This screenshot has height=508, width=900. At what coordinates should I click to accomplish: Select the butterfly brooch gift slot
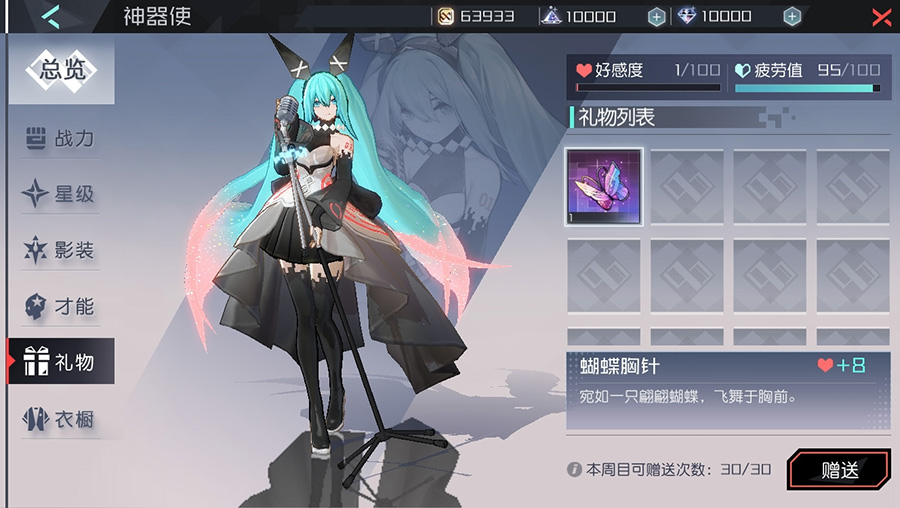[x=604, y=187]
